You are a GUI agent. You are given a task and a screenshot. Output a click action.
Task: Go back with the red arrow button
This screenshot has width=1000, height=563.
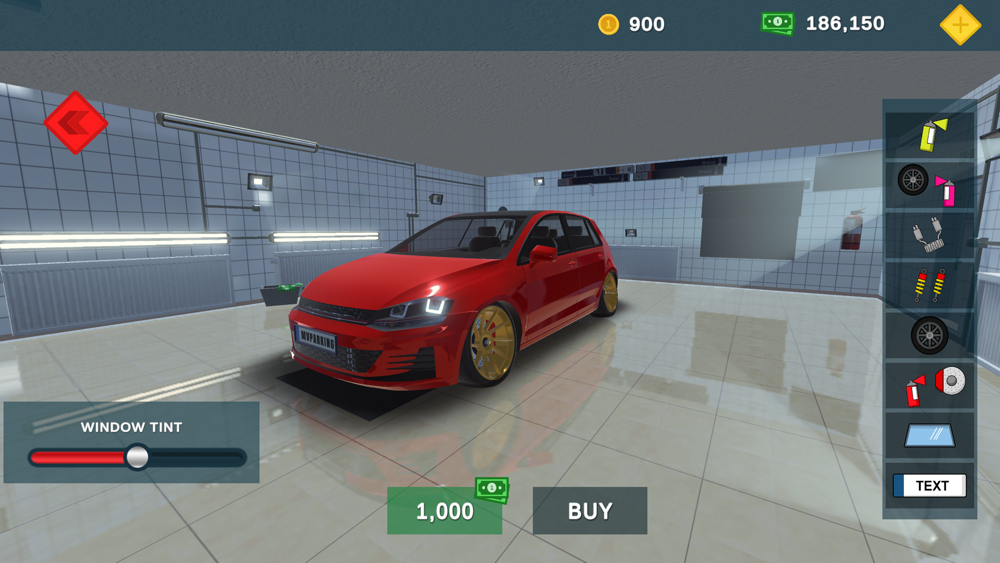click(x=75, y=123)
